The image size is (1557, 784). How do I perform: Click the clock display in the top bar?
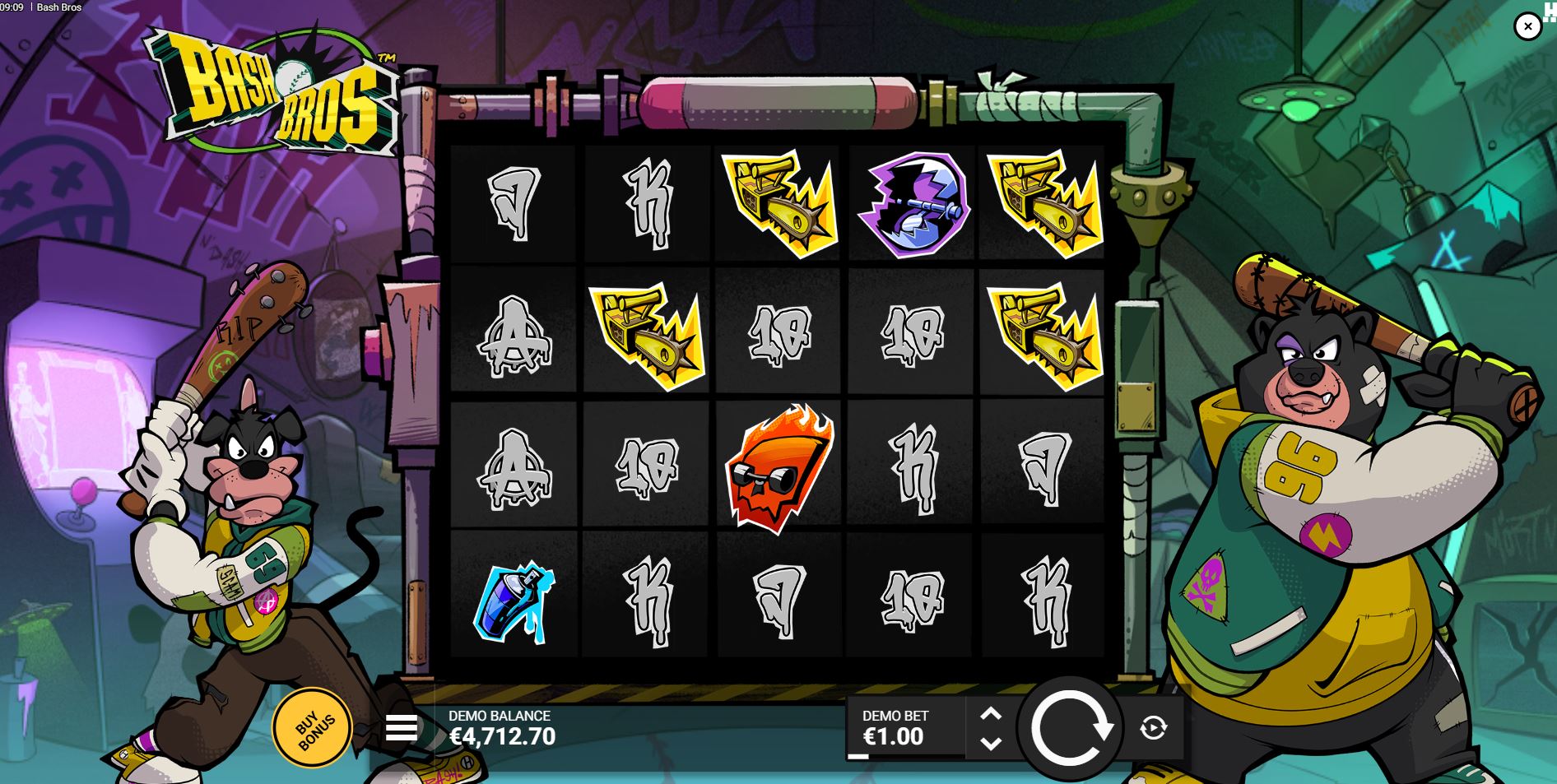[x=12, y=7]
